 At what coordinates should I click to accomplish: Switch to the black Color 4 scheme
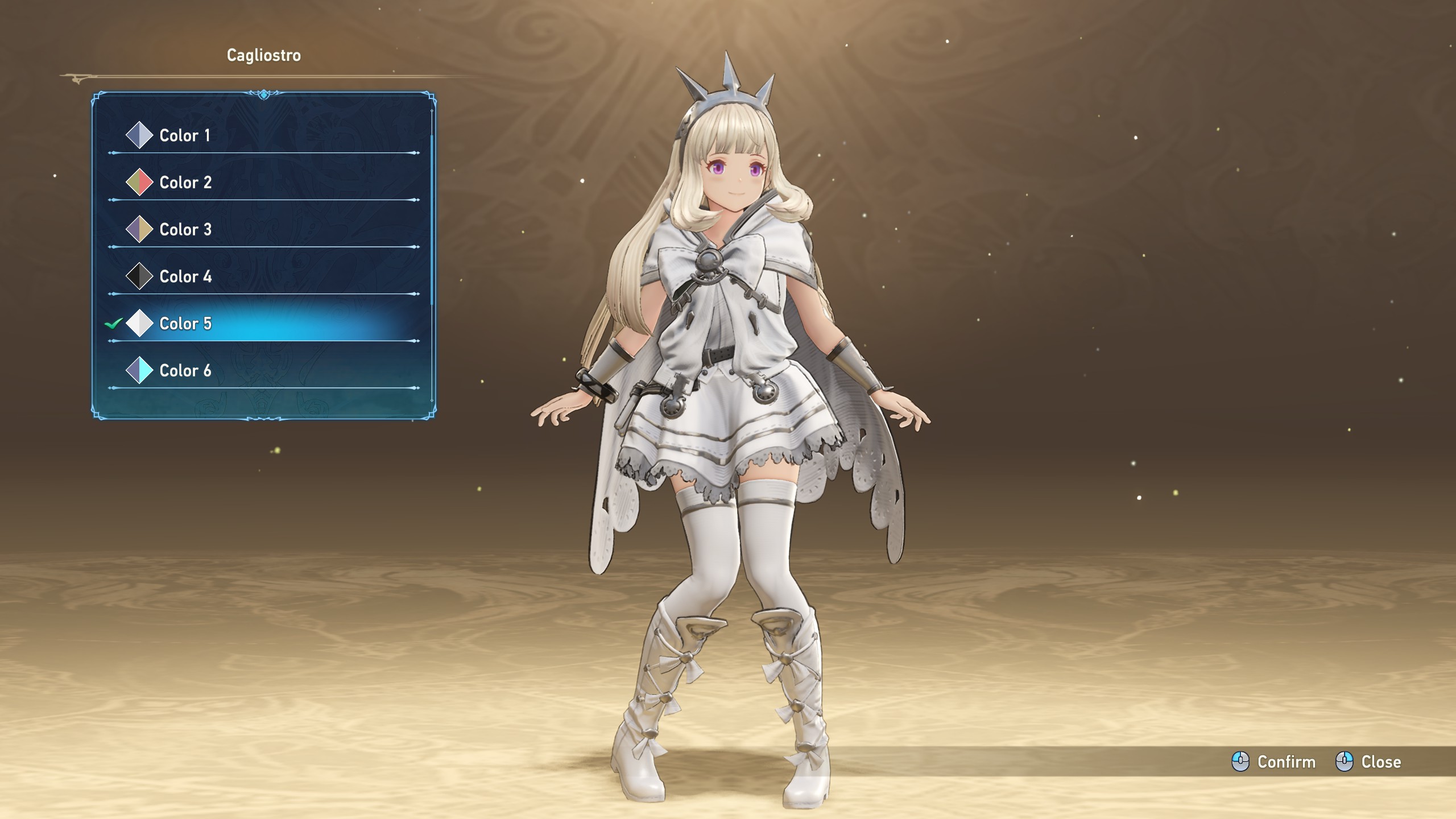coord(185,276)
